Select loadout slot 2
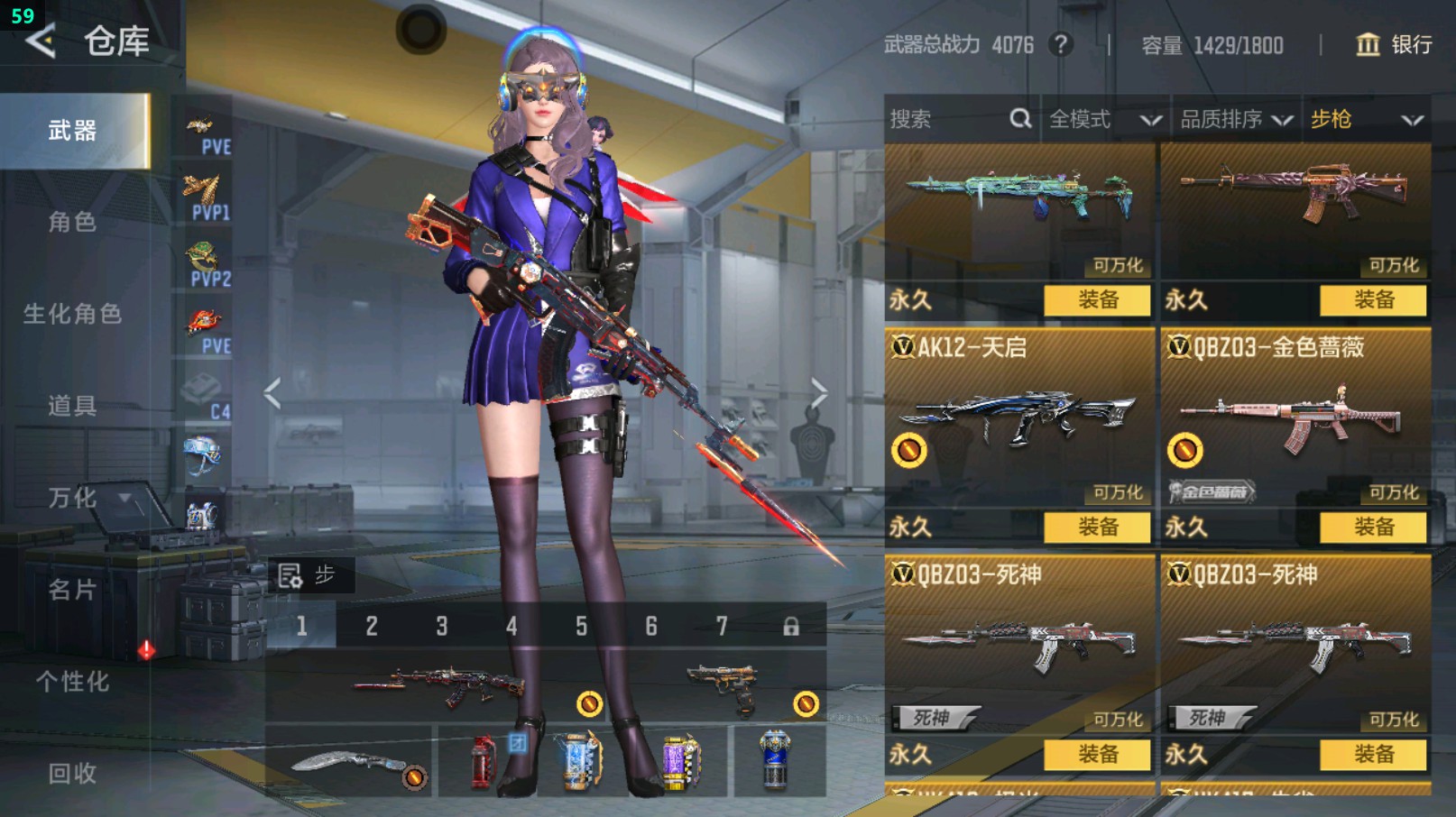The image size is (1456, 817). tap(372, 626)
